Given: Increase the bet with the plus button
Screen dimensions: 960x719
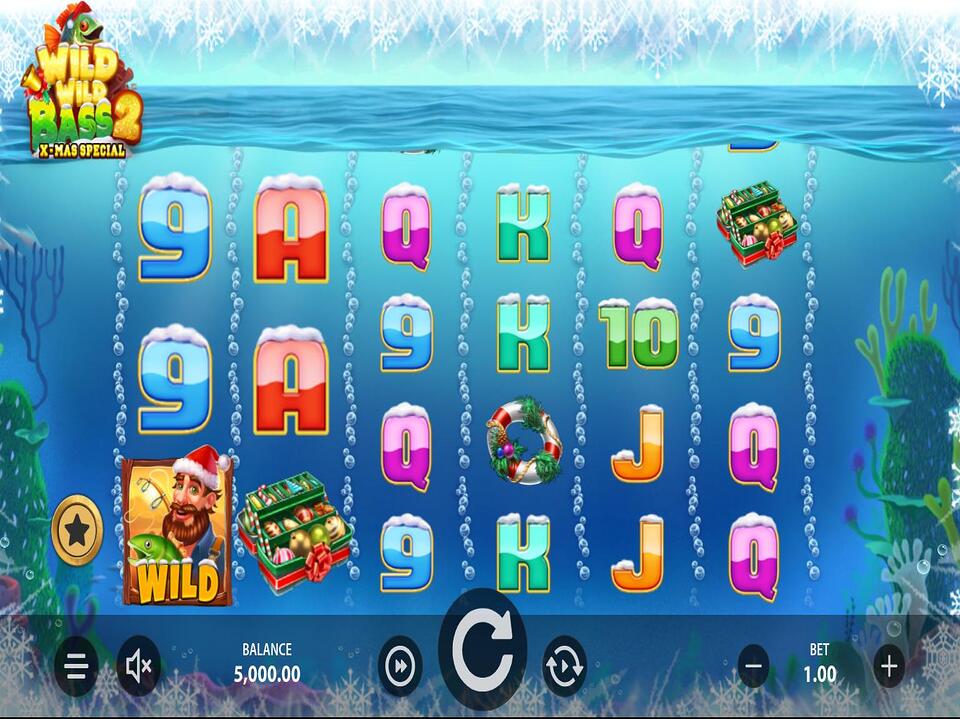Looking at the screenshot, I should click(x=888, y=665).
